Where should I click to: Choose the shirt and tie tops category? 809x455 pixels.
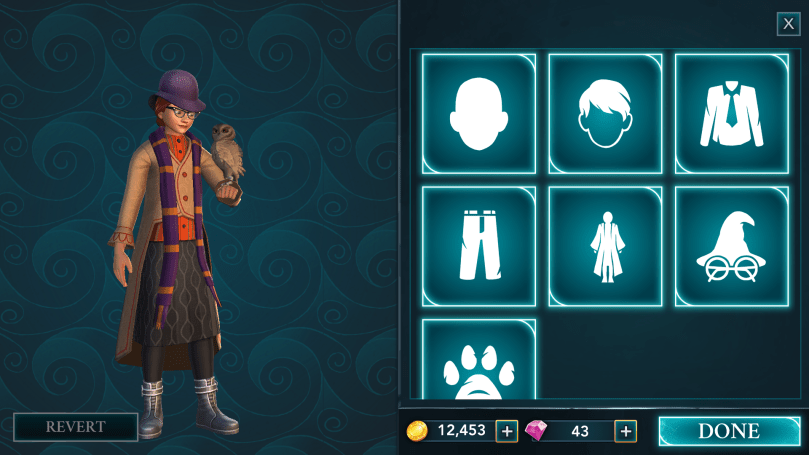click(x=731, y=113)
